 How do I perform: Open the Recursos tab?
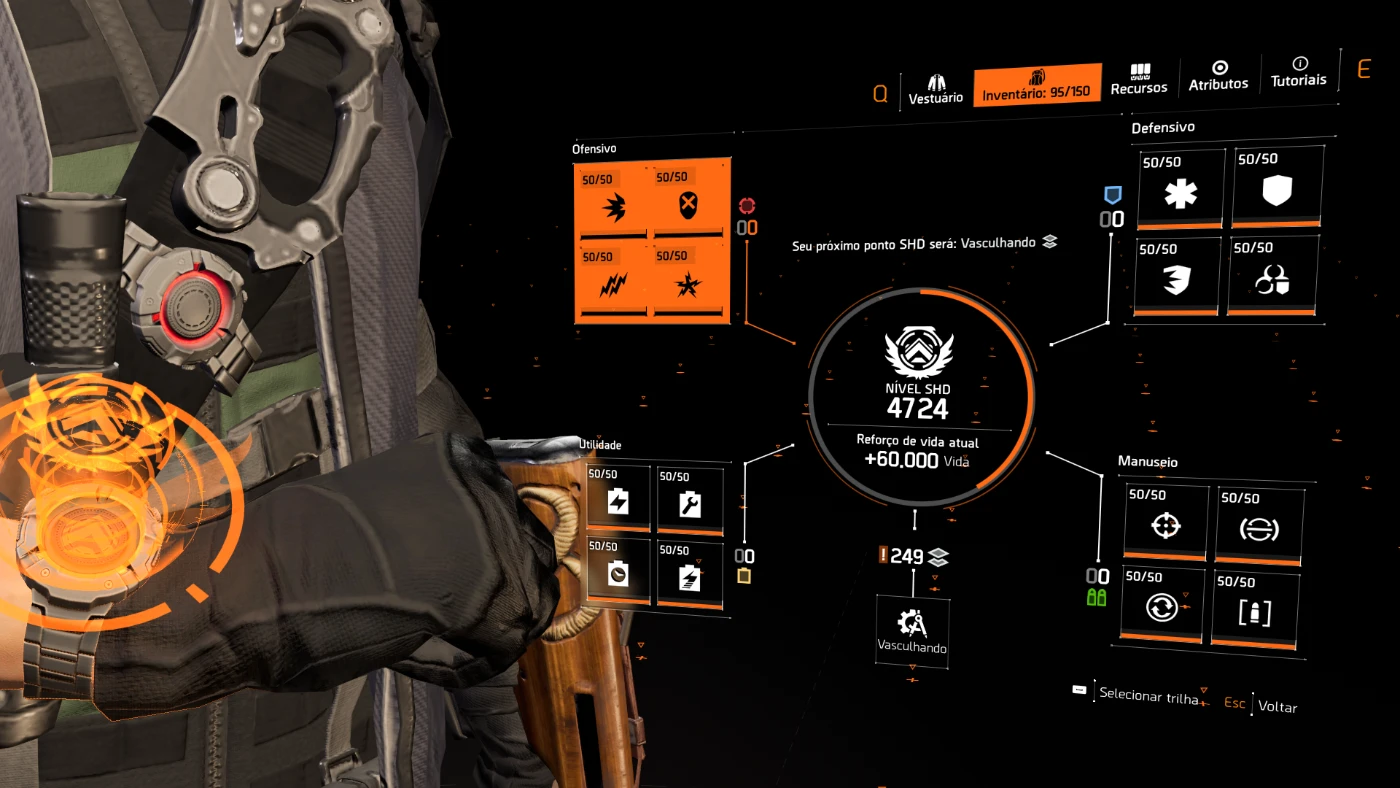(1139, 80)
